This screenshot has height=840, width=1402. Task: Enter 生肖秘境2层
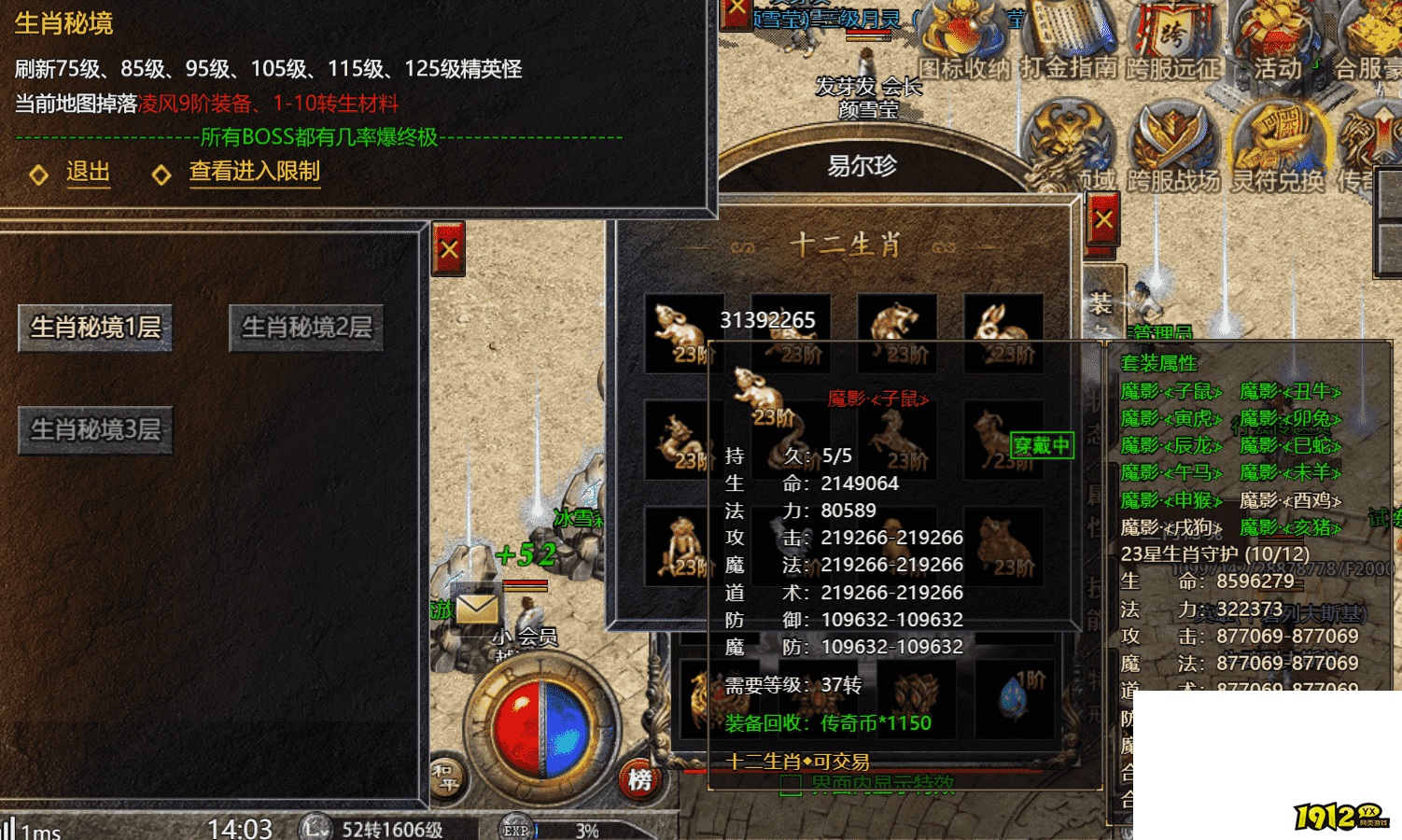(x=306, y=328)
